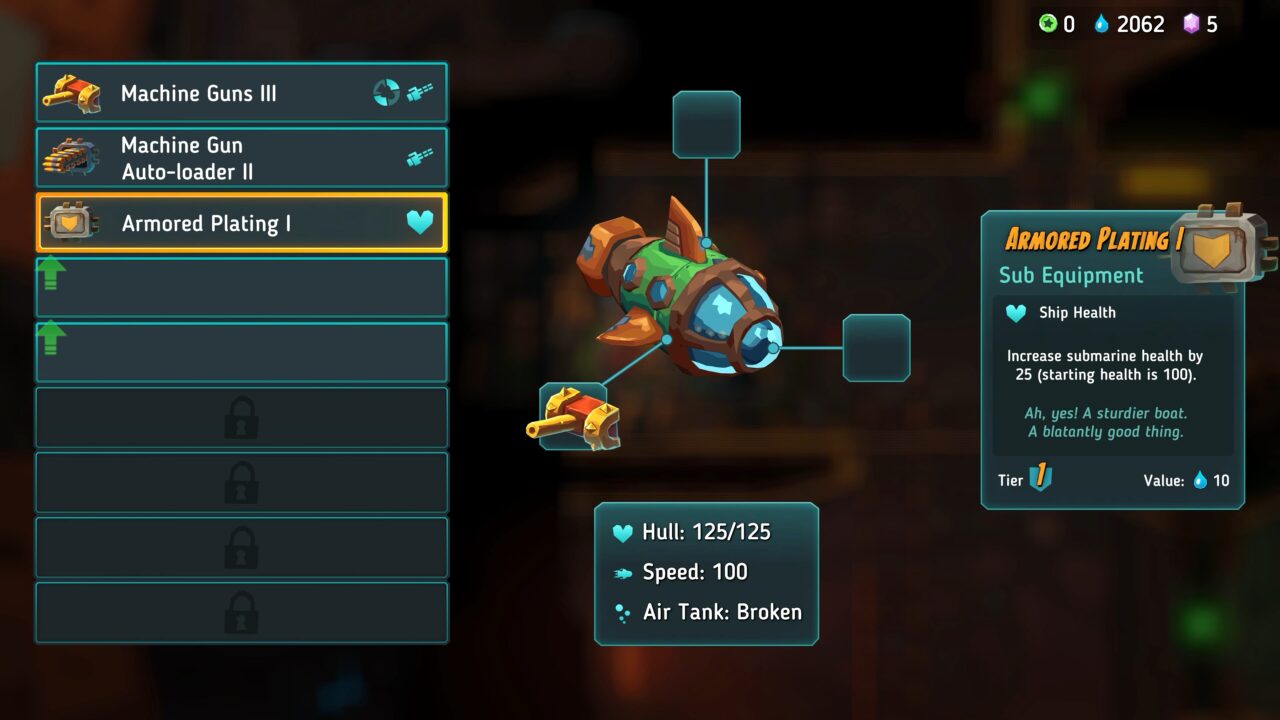Click the water droplet currency icon
The width and height of the screenshot is (1280, 720).
1104,24
